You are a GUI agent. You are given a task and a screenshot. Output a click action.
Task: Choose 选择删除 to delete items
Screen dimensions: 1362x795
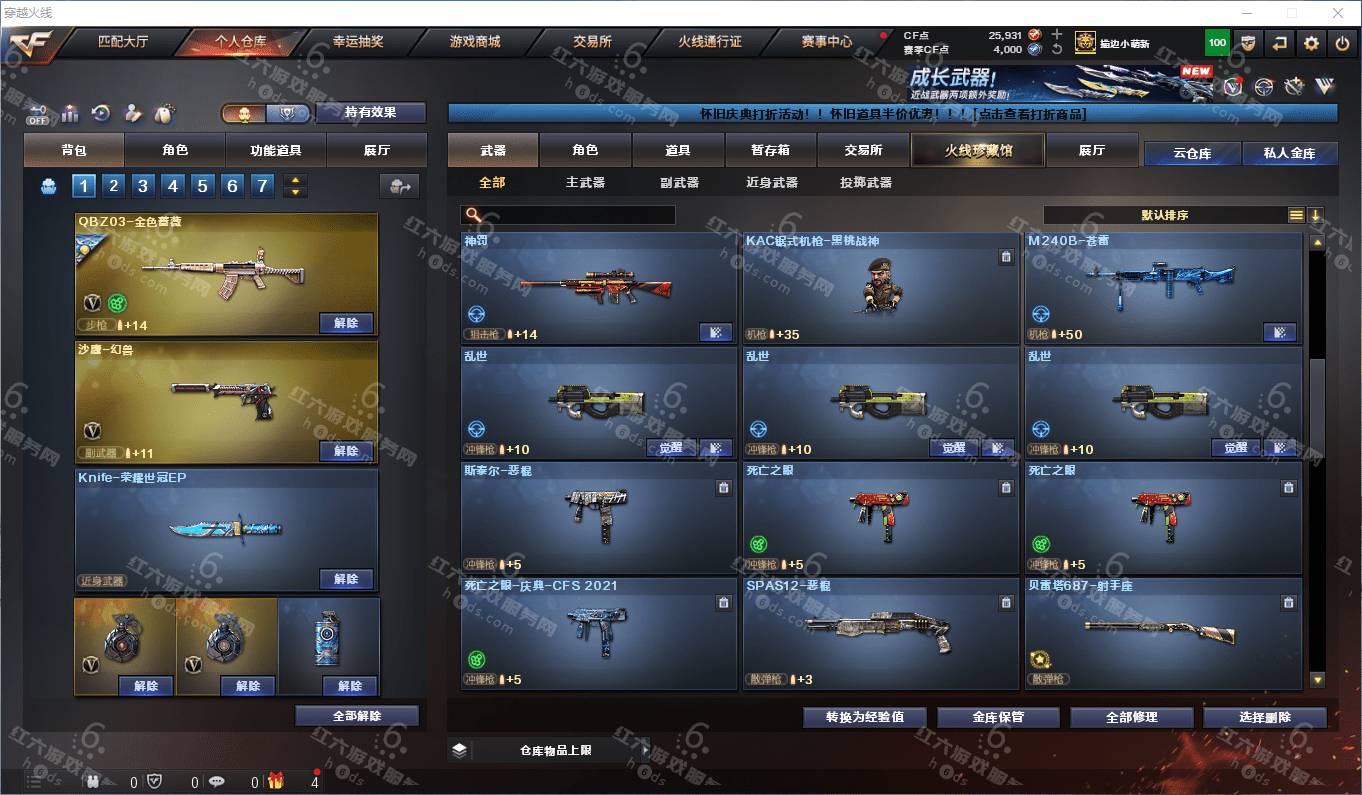(x=1265, y=717)
